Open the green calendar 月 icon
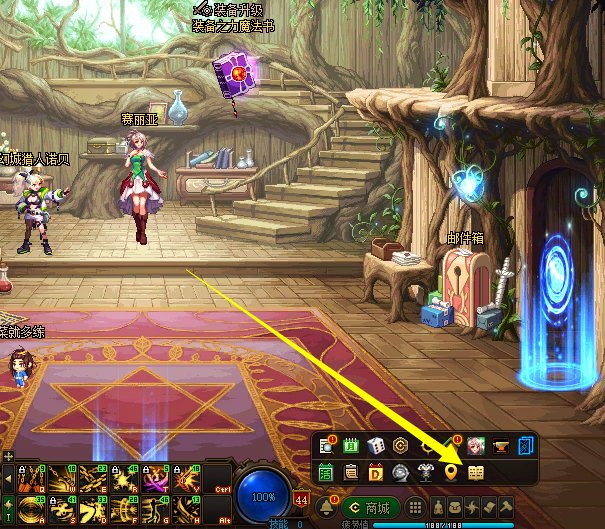The width and height of the screenshot is (605, 529). (x=350, y=446)
